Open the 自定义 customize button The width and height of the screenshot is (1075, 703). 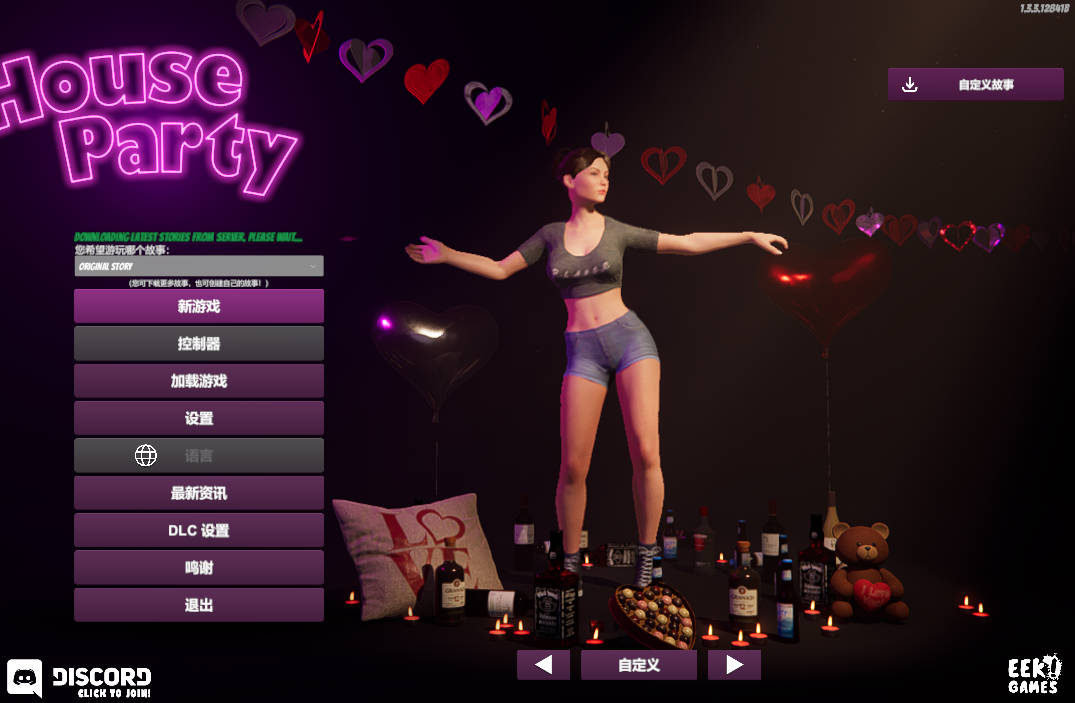(638, 665)
